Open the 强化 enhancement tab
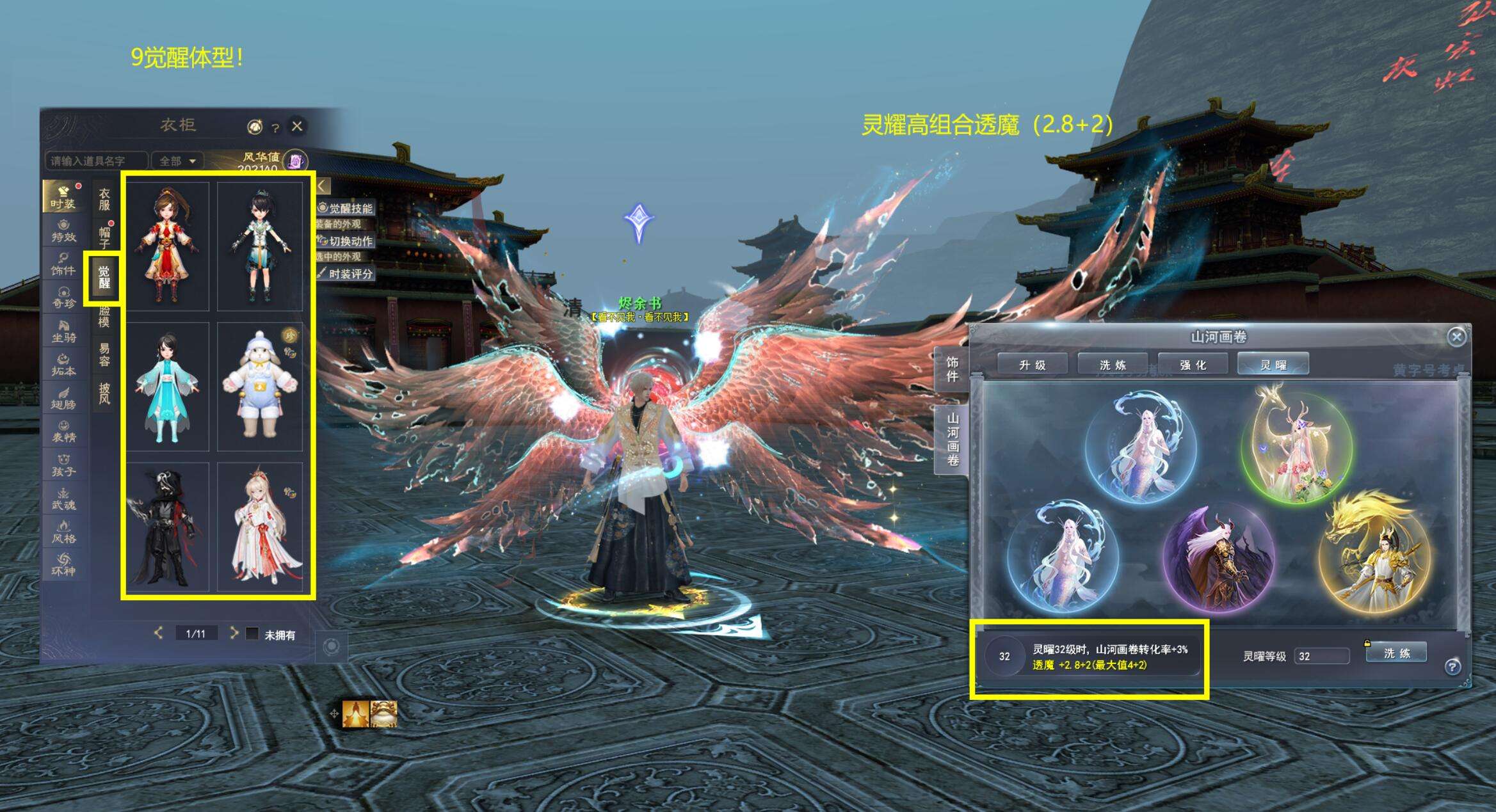Viewport: 1496px width, 812px height. [x=1193, y=365]
